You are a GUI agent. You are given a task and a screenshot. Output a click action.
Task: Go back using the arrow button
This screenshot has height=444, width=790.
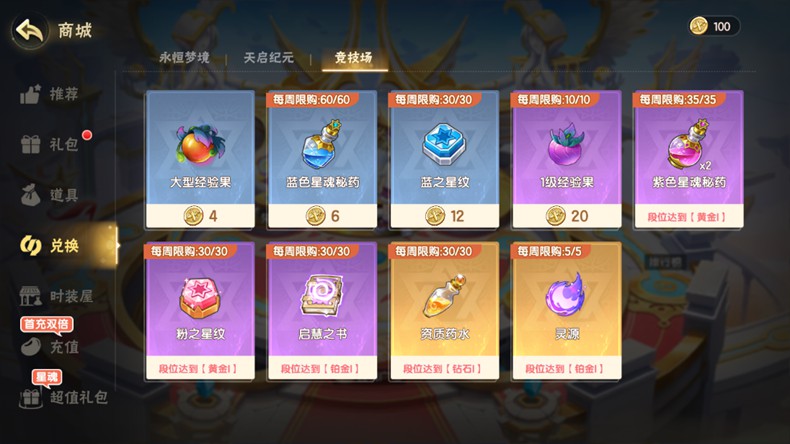pos(31,30)
